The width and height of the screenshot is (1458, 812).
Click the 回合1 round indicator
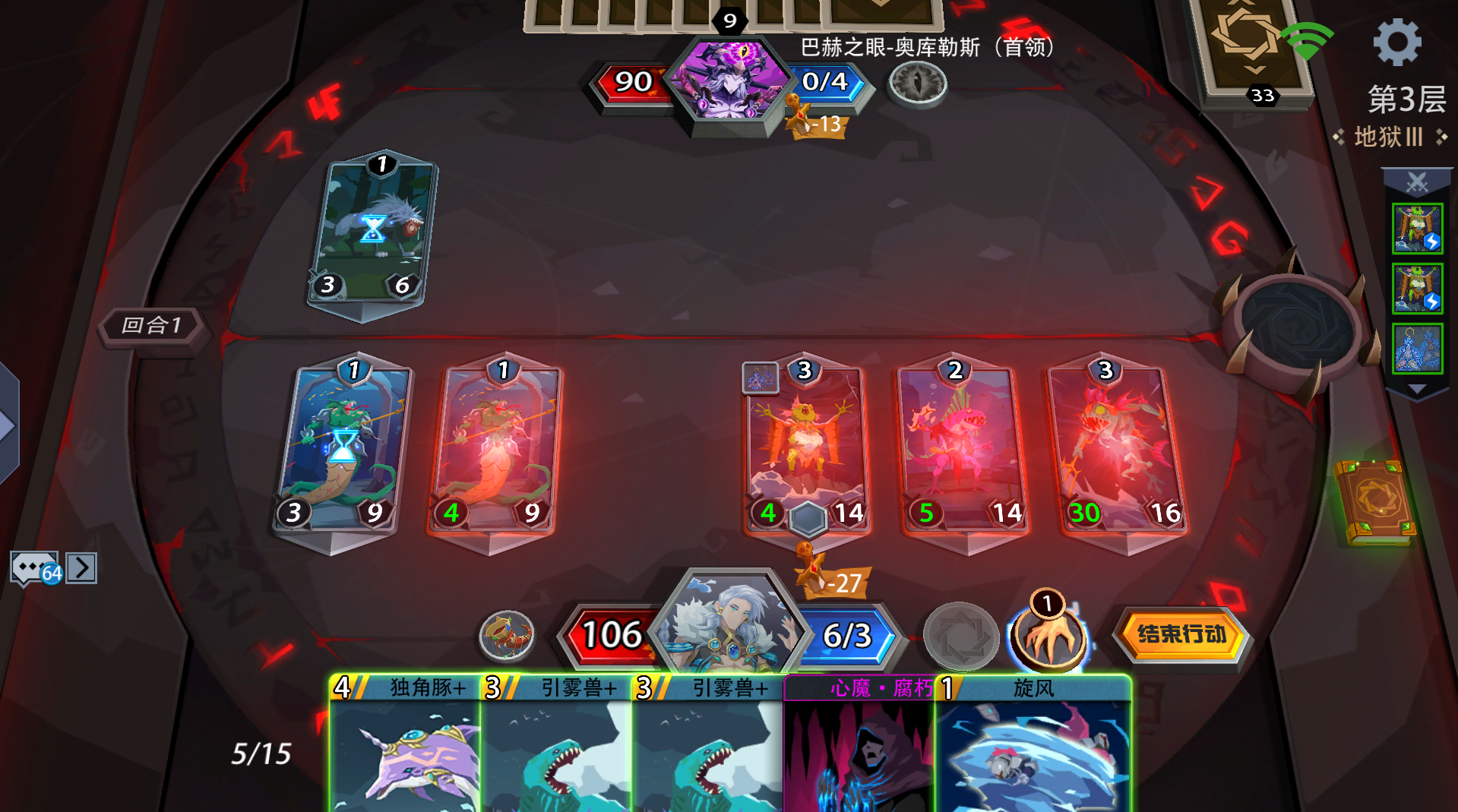click(153, 326)
